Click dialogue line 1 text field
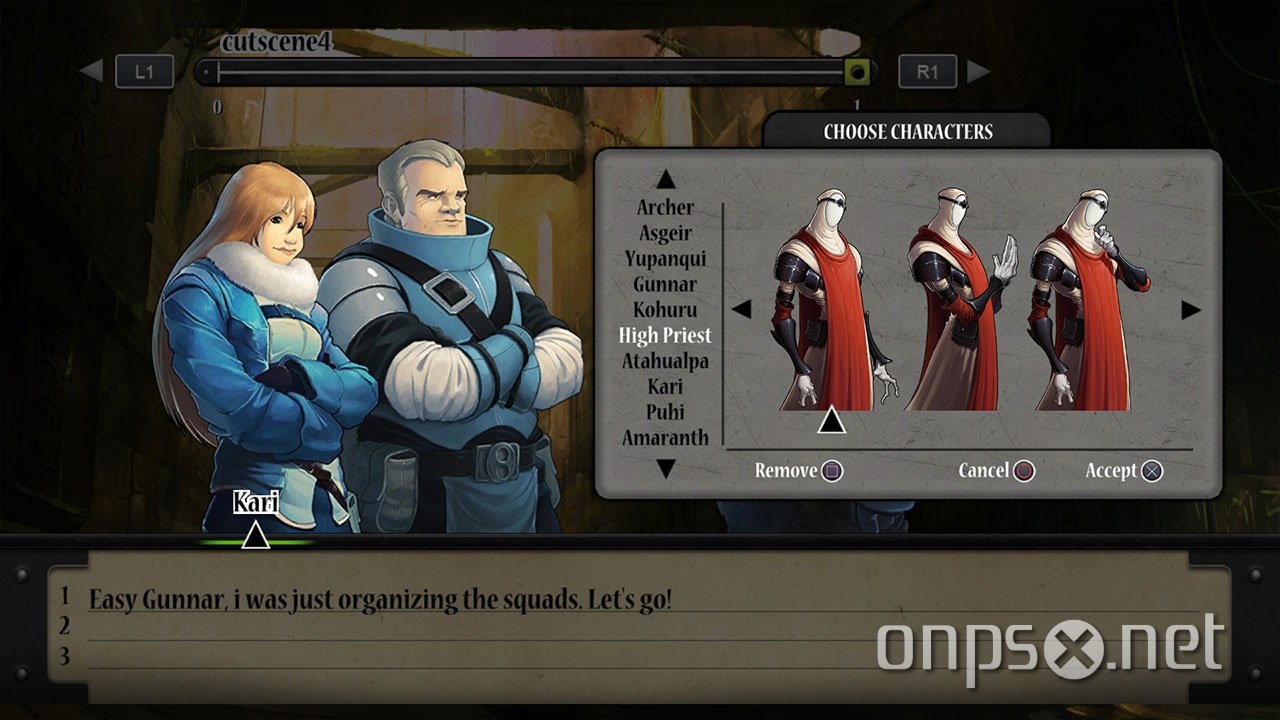Screen dimensions: 1280x720 (x=640, y=600)
